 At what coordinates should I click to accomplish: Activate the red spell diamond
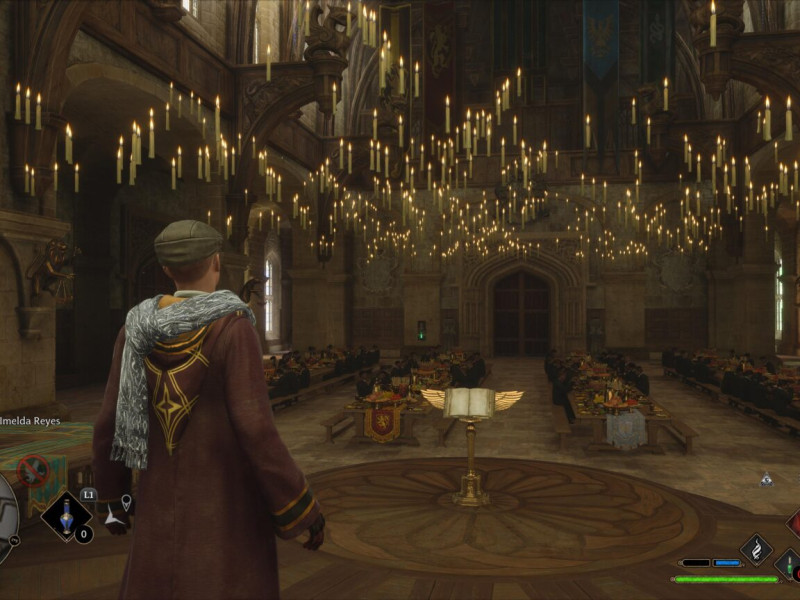[794, 524]
